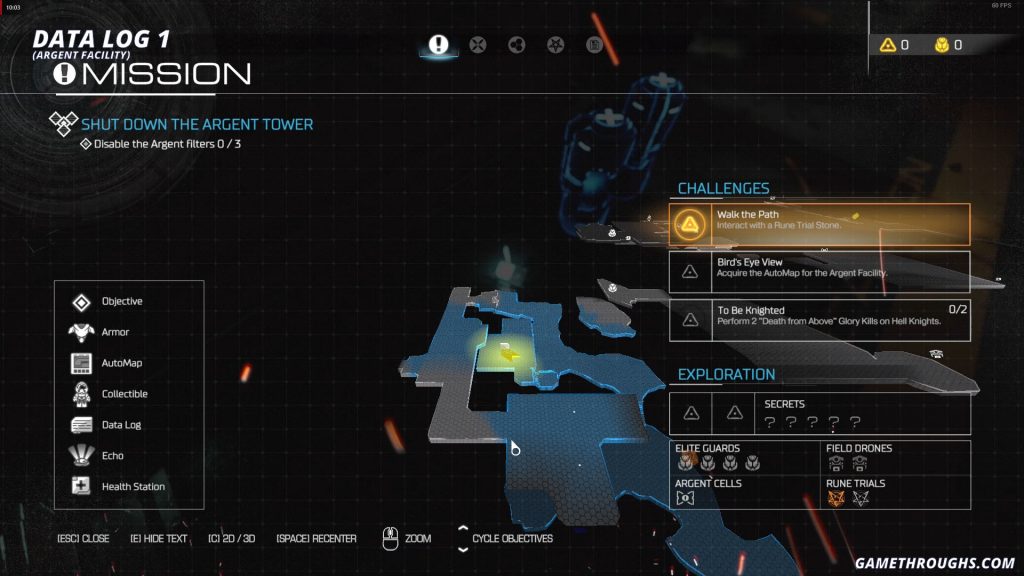Screen dimensions: 1024x576
Task: Switch to the crossed-arrows icon tab
Action: pyautogui.click(x=478, y=44)
